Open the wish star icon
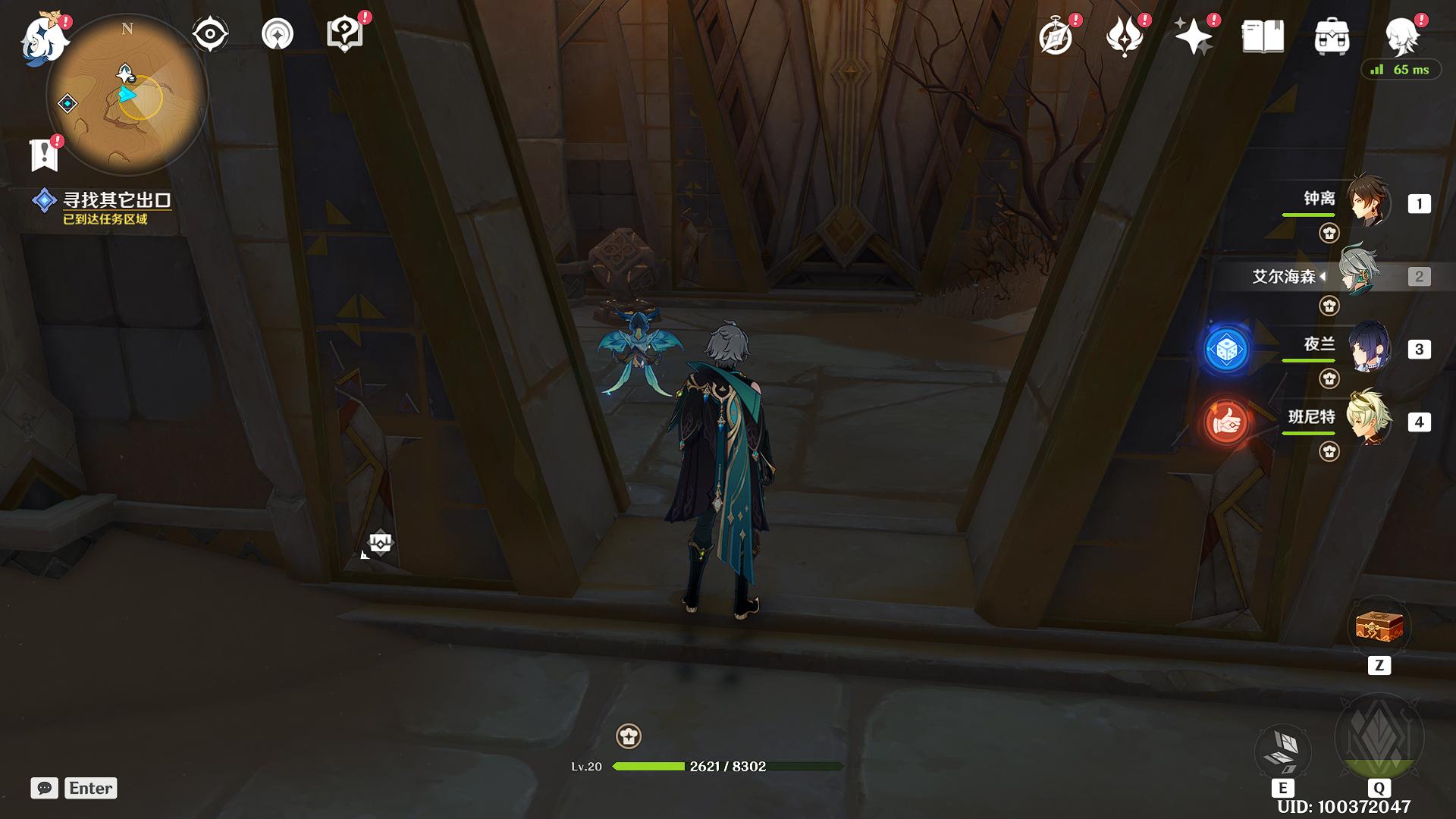 1193,36
